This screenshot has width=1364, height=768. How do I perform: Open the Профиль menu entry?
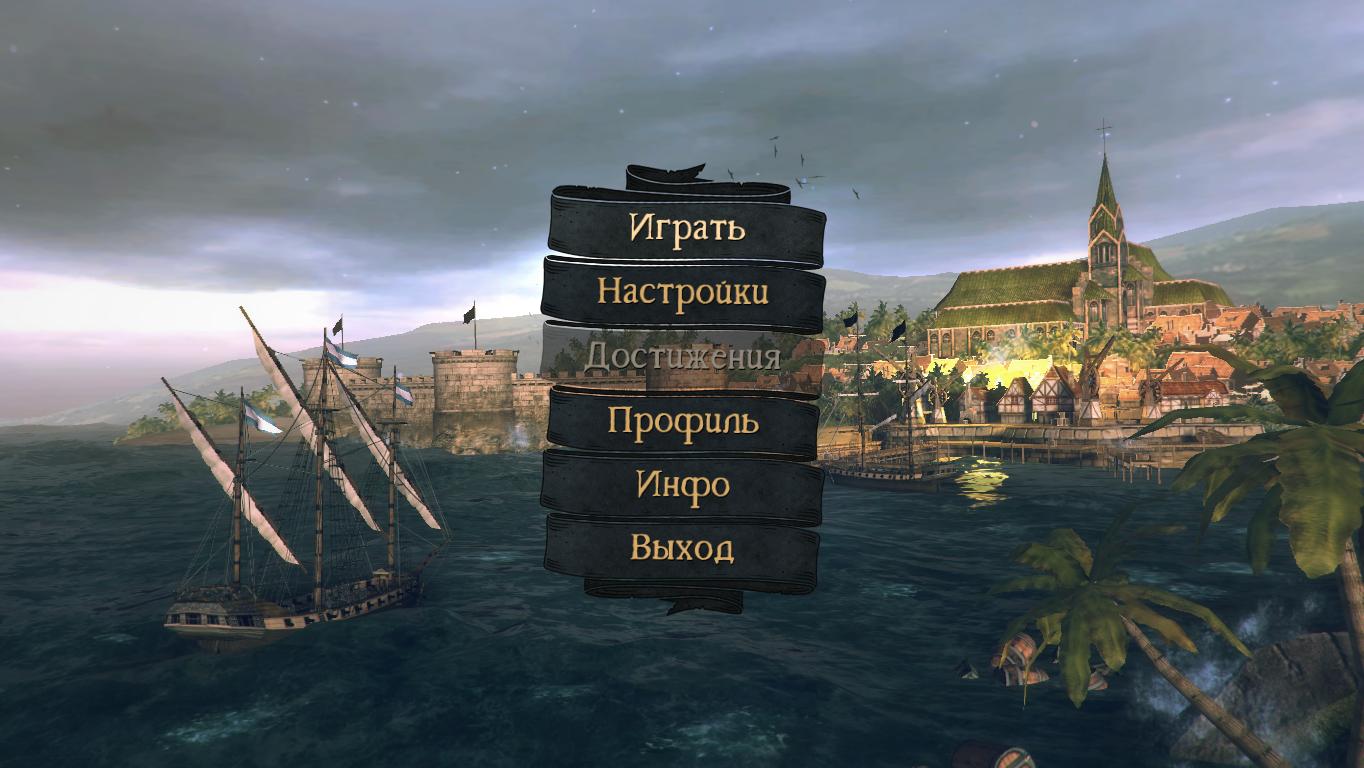(x=683, y=421)
